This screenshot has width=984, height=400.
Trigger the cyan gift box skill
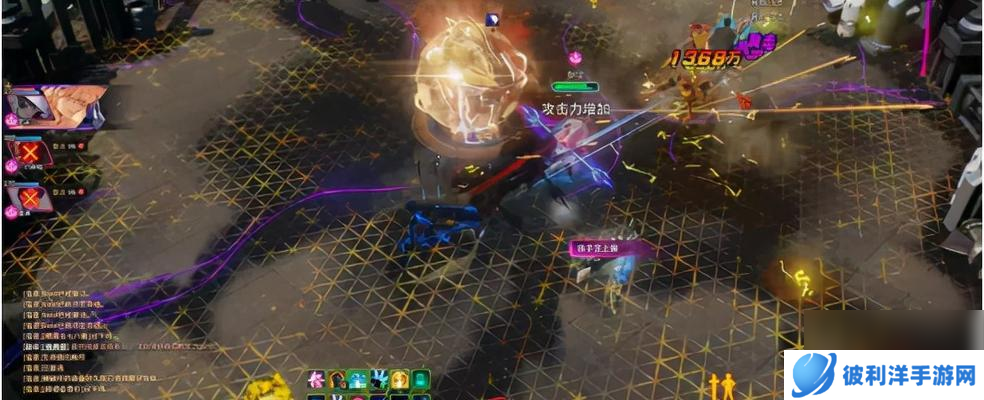coord(360,379)
